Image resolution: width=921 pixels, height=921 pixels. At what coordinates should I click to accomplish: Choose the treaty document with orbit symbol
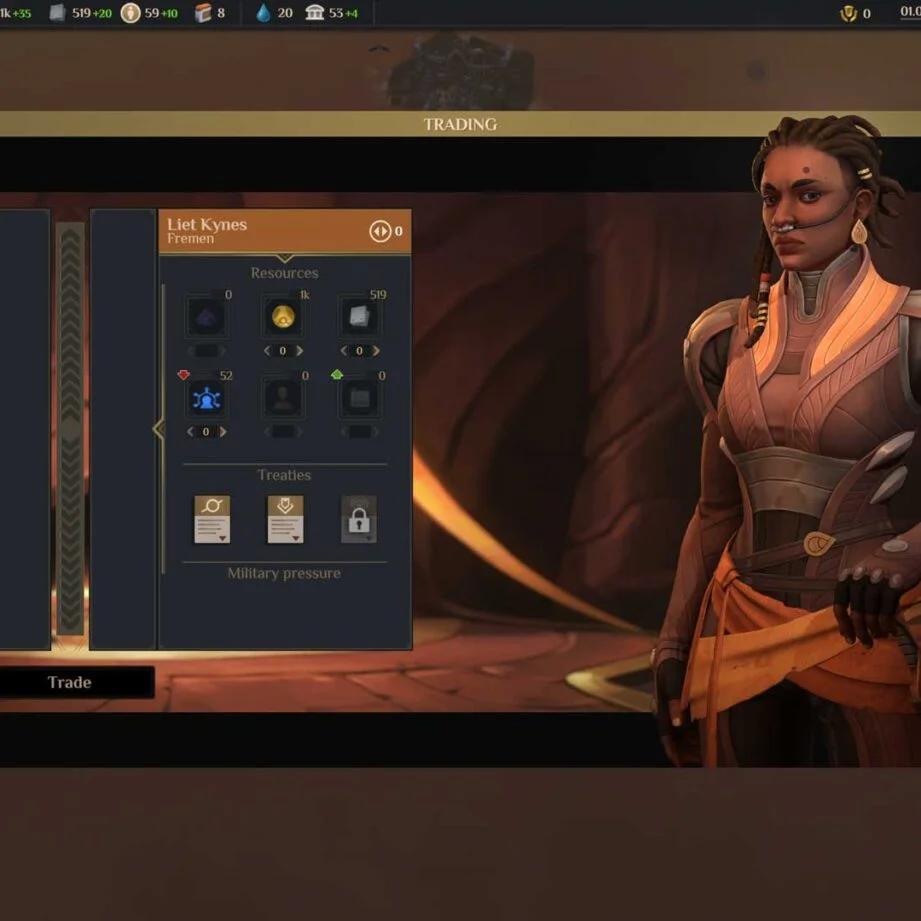(x=212, y=519)
